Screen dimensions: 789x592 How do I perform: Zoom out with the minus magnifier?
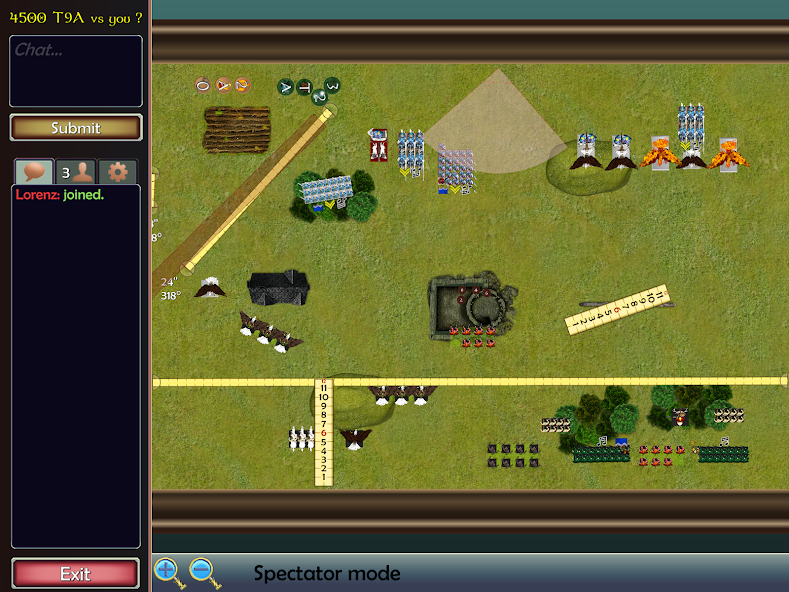203,572
